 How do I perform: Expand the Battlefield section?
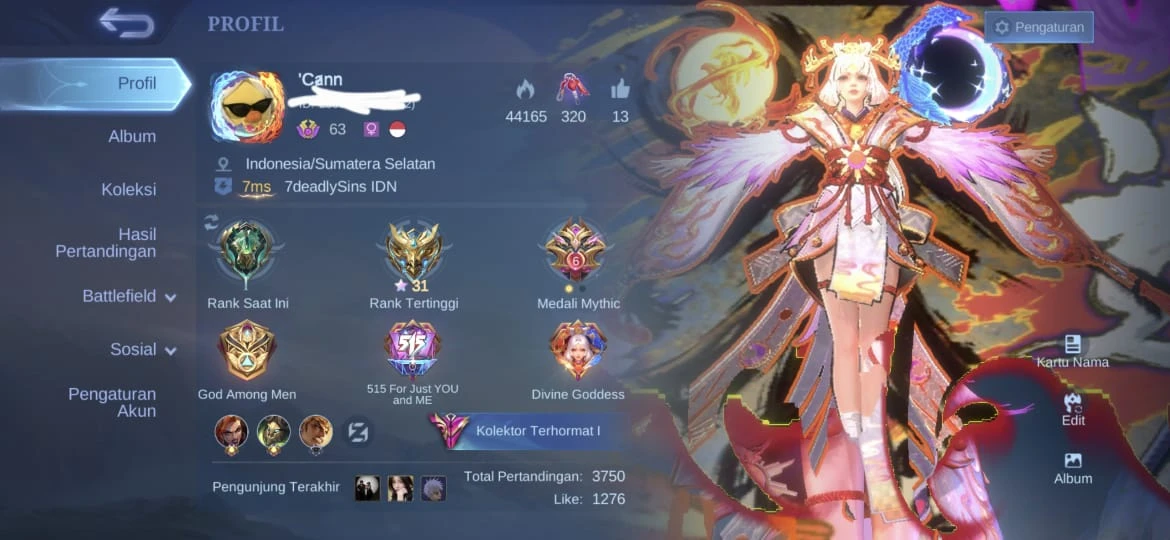[128, 296]
